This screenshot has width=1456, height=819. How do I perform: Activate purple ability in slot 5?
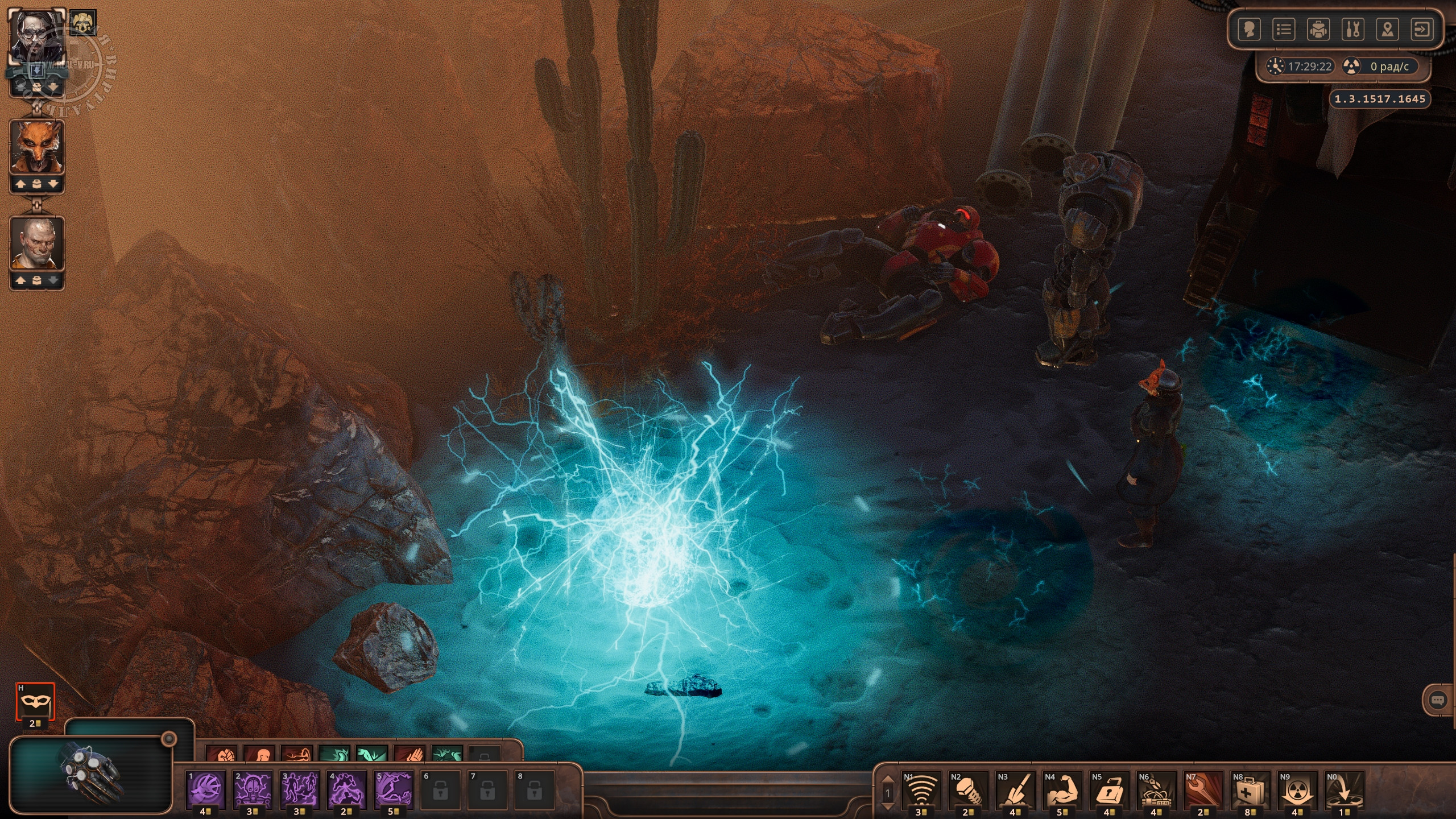394,790
